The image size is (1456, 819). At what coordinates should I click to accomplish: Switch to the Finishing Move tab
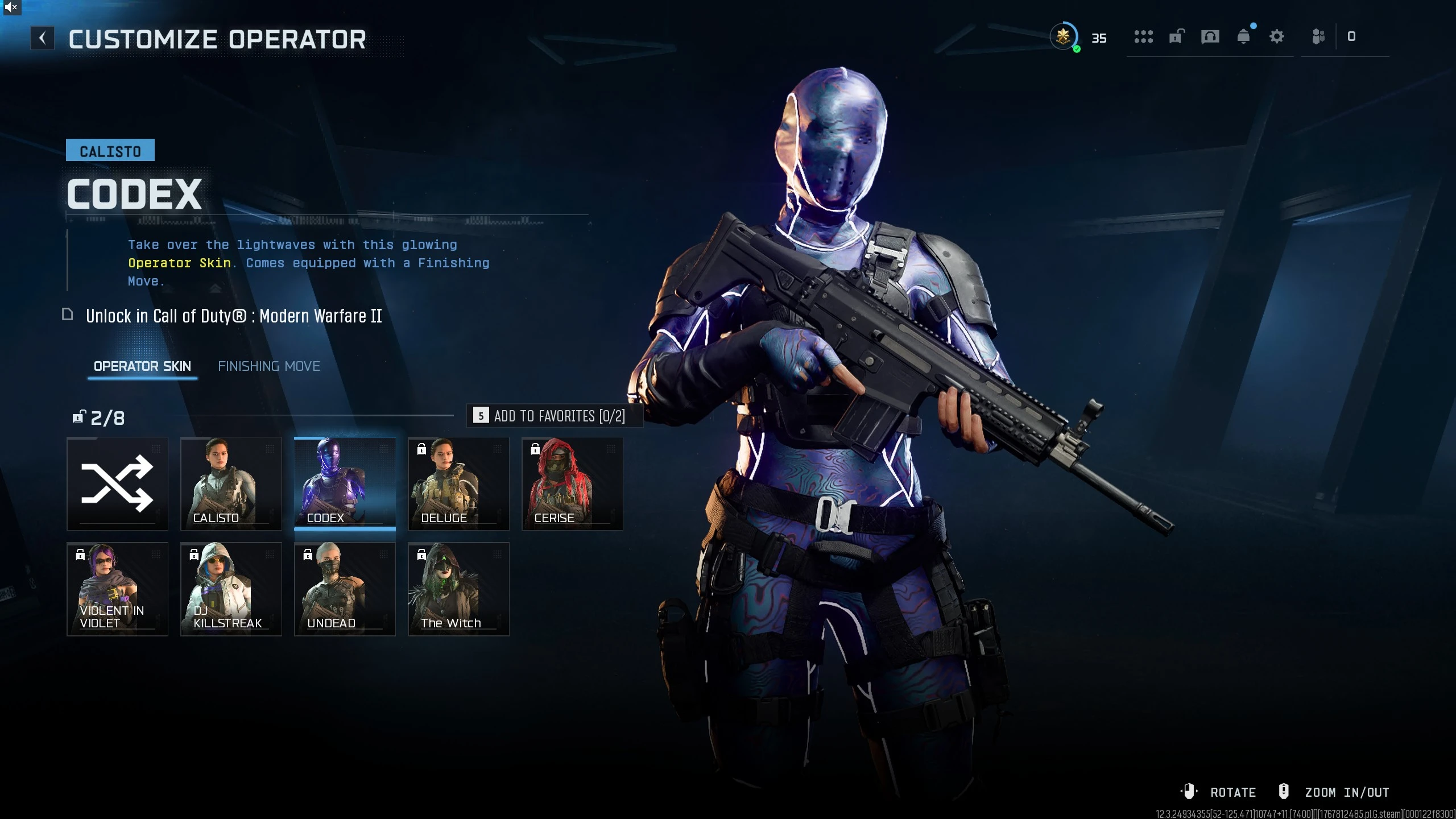[x=269, y=366]
